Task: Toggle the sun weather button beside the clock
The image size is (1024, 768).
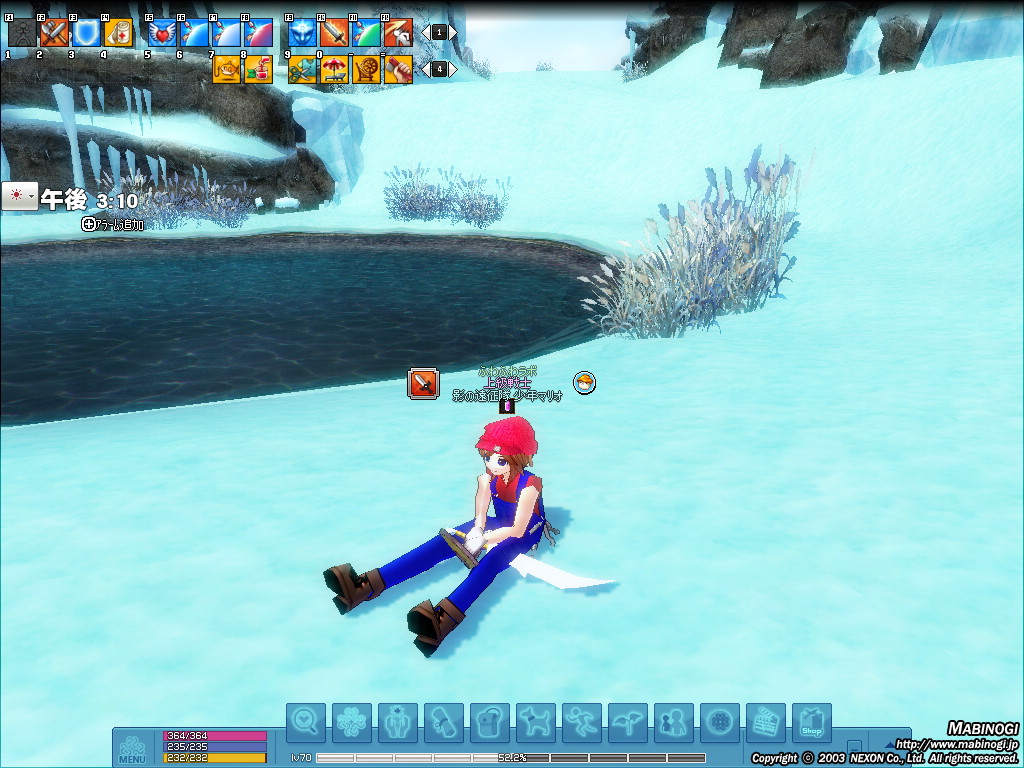Action: (x=19, y=197)
